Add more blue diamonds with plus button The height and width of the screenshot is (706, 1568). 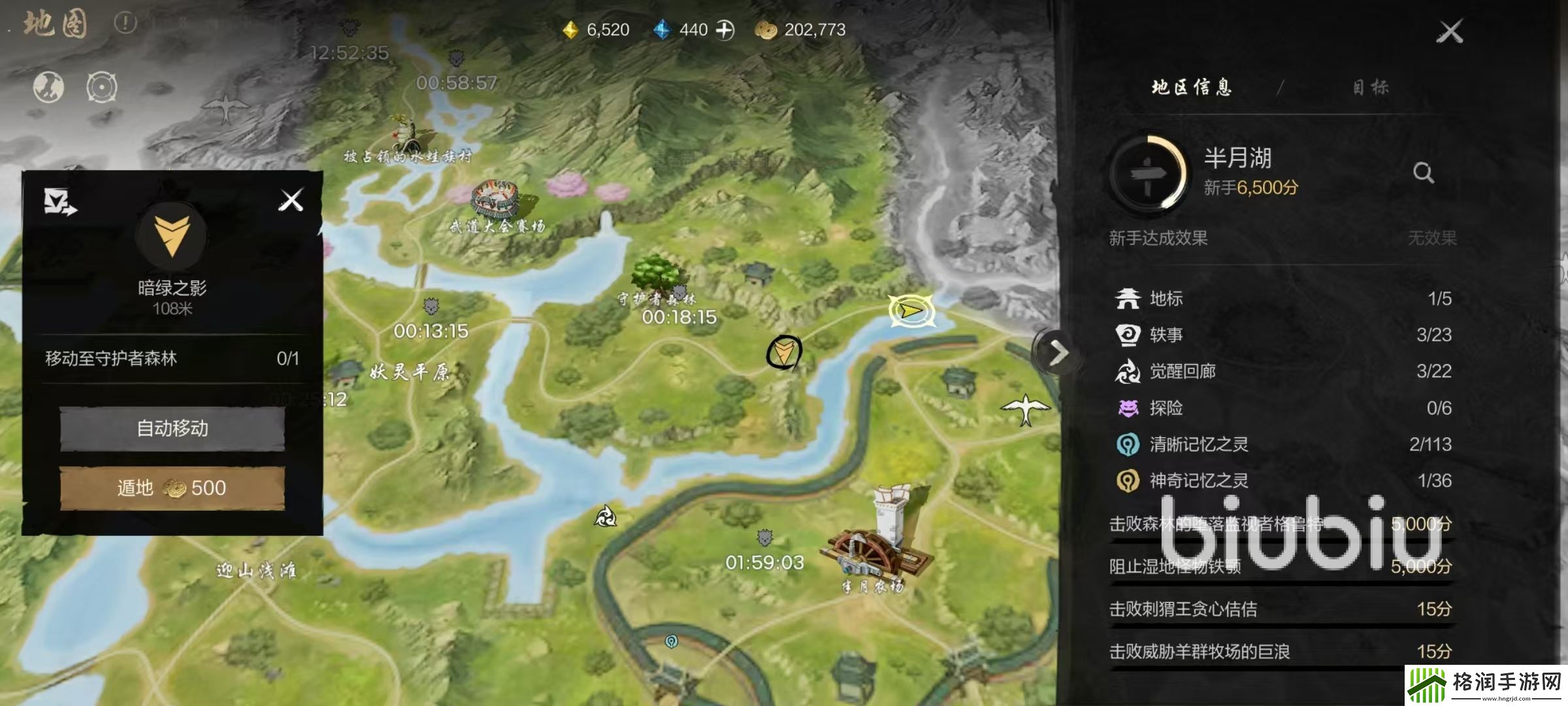click(725, 30)
